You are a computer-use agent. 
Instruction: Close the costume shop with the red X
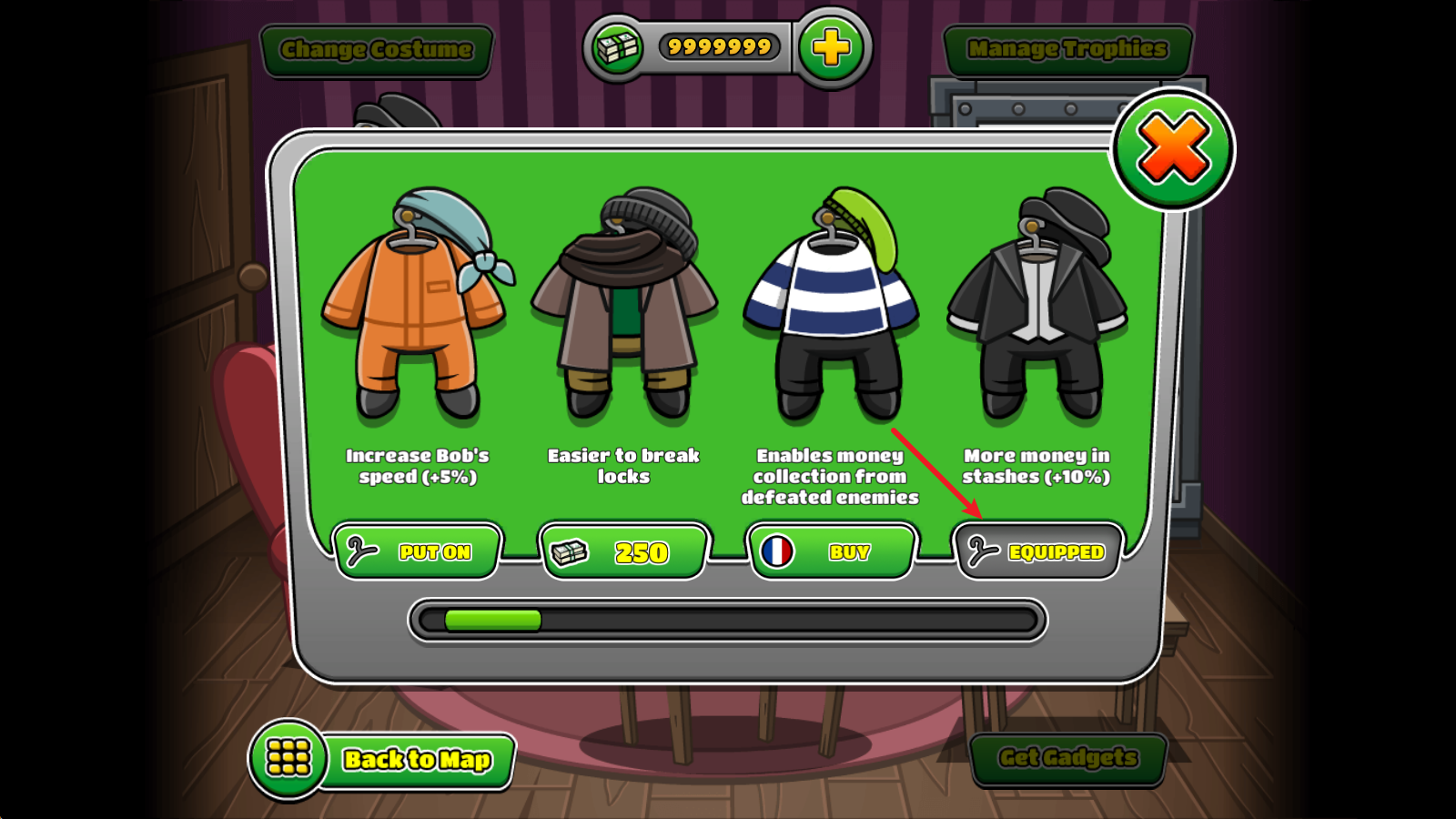coord(1173,149)
